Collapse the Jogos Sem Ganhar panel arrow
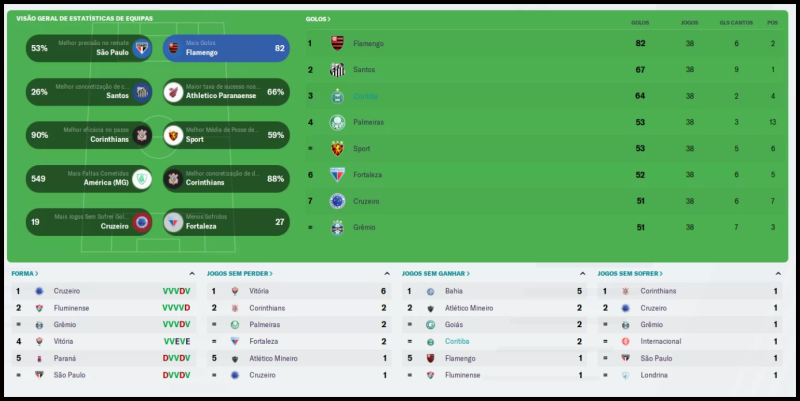The width and height of the screenshot is (800, 401). 582,273
